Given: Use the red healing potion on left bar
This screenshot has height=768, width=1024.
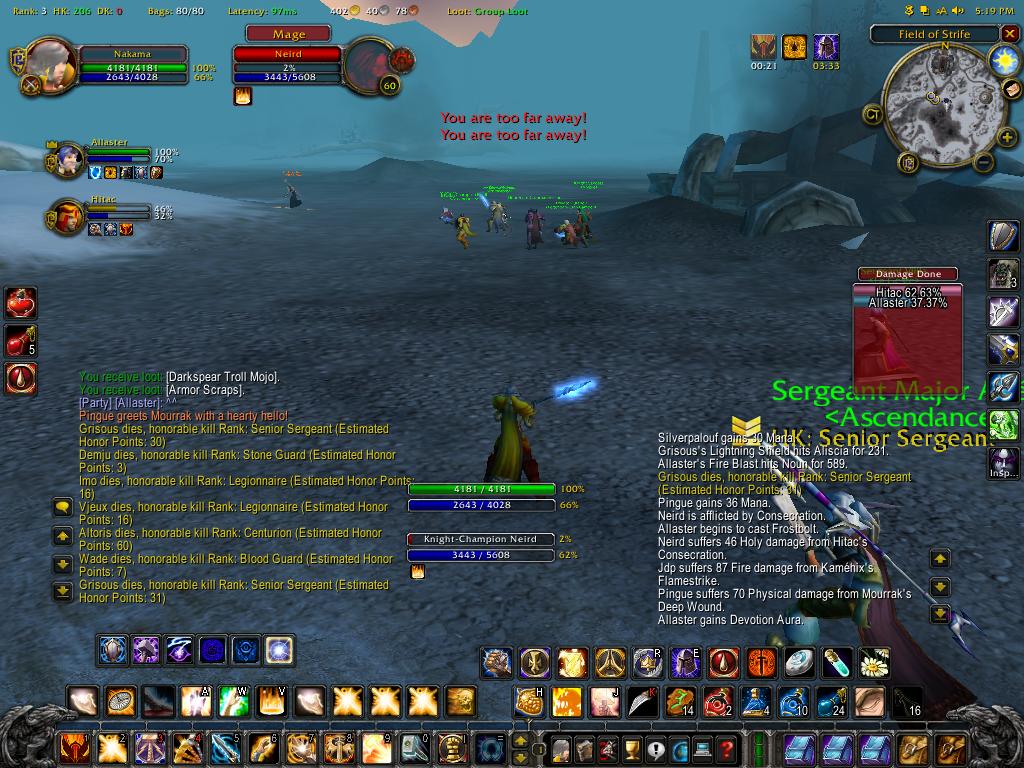Looking at the screenshot, I should tap(20, 302).
